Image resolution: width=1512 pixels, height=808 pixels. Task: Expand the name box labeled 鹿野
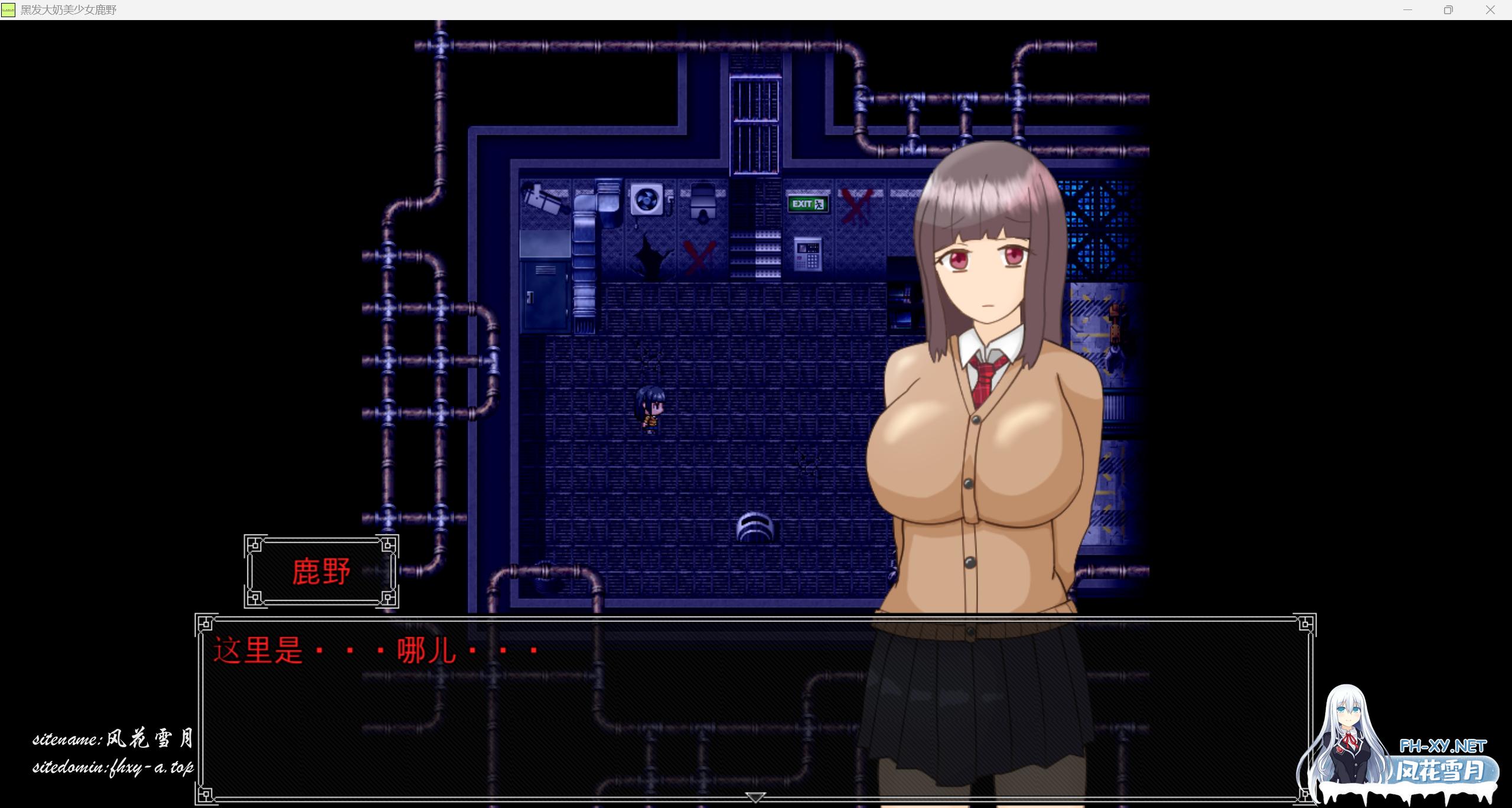(322, 572)
